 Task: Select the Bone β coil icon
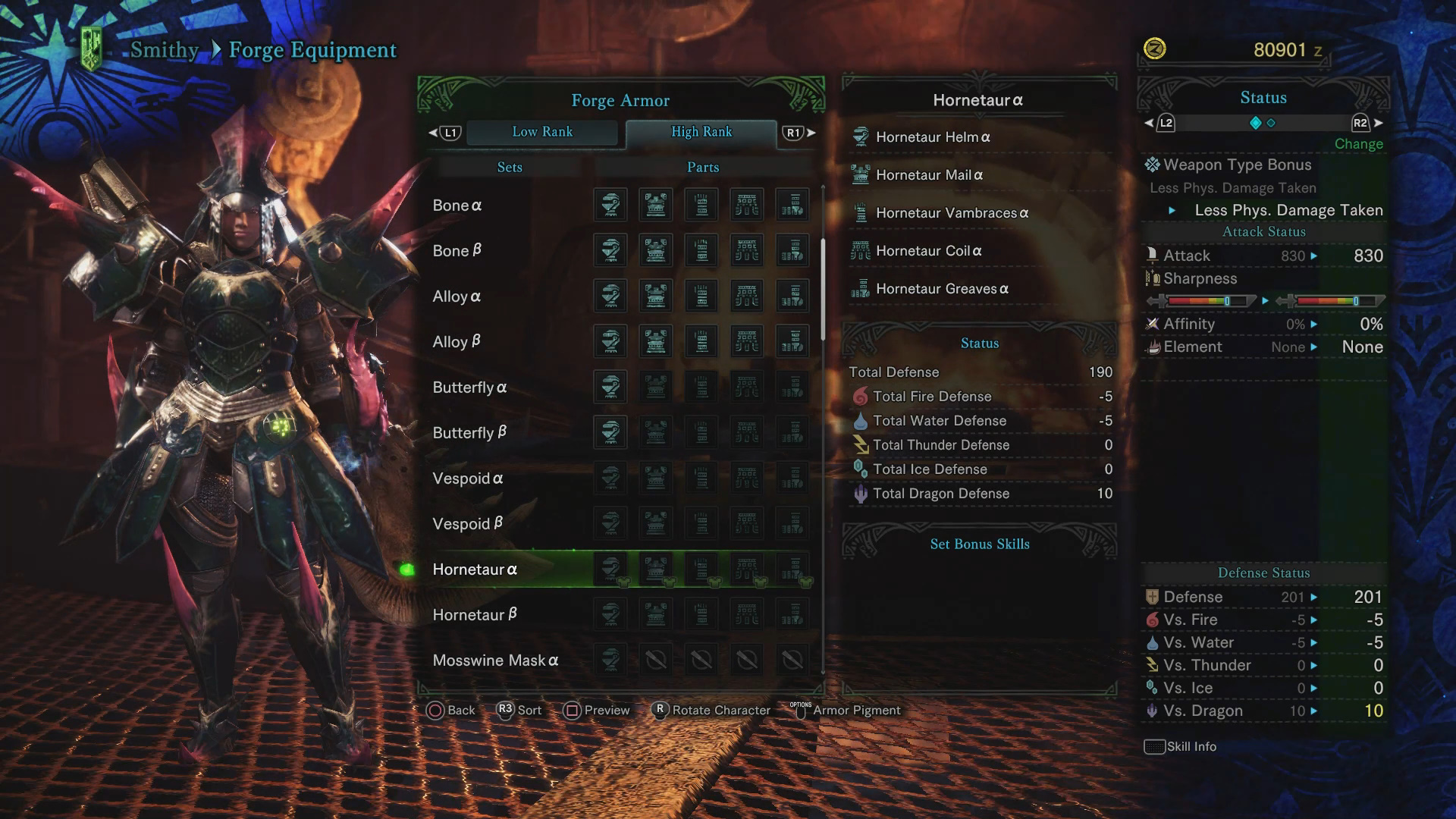[x=747, y=250]
